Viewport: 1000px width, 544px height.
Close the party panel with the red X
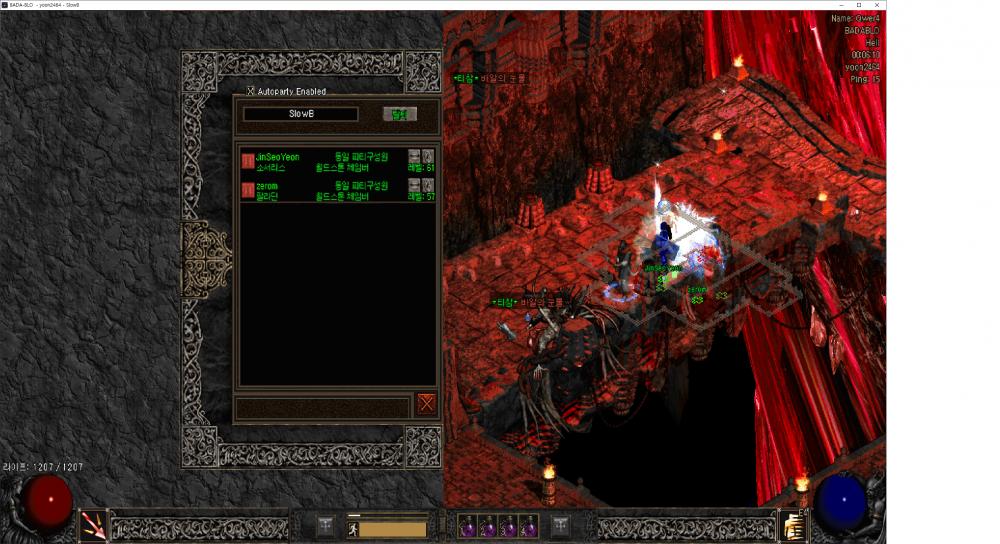(427, 403)
